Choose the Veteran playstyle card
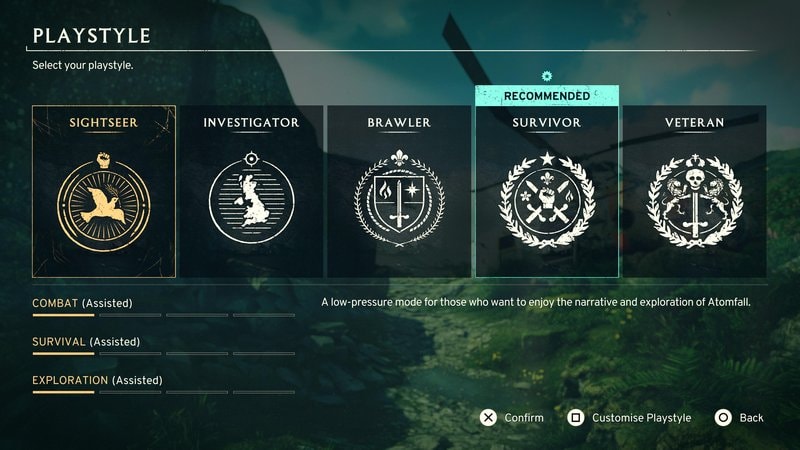 coord(694,191)
